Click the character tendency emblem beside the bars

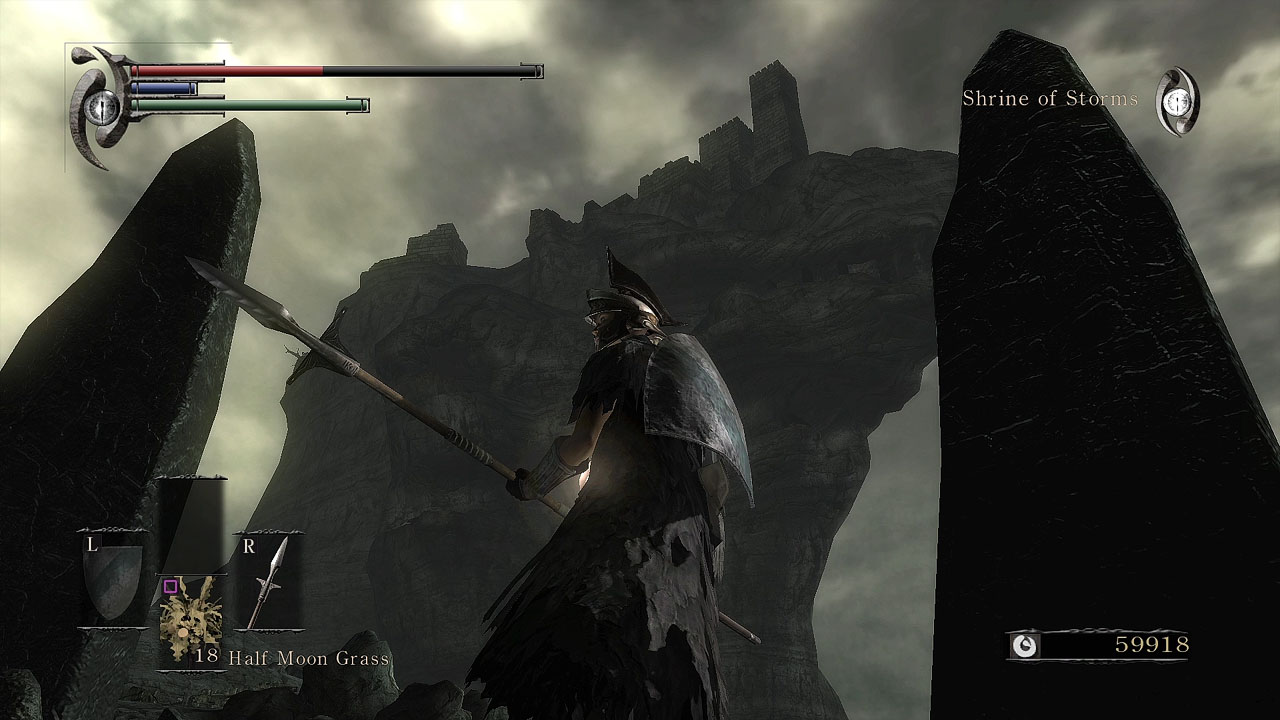pos(103,106)
